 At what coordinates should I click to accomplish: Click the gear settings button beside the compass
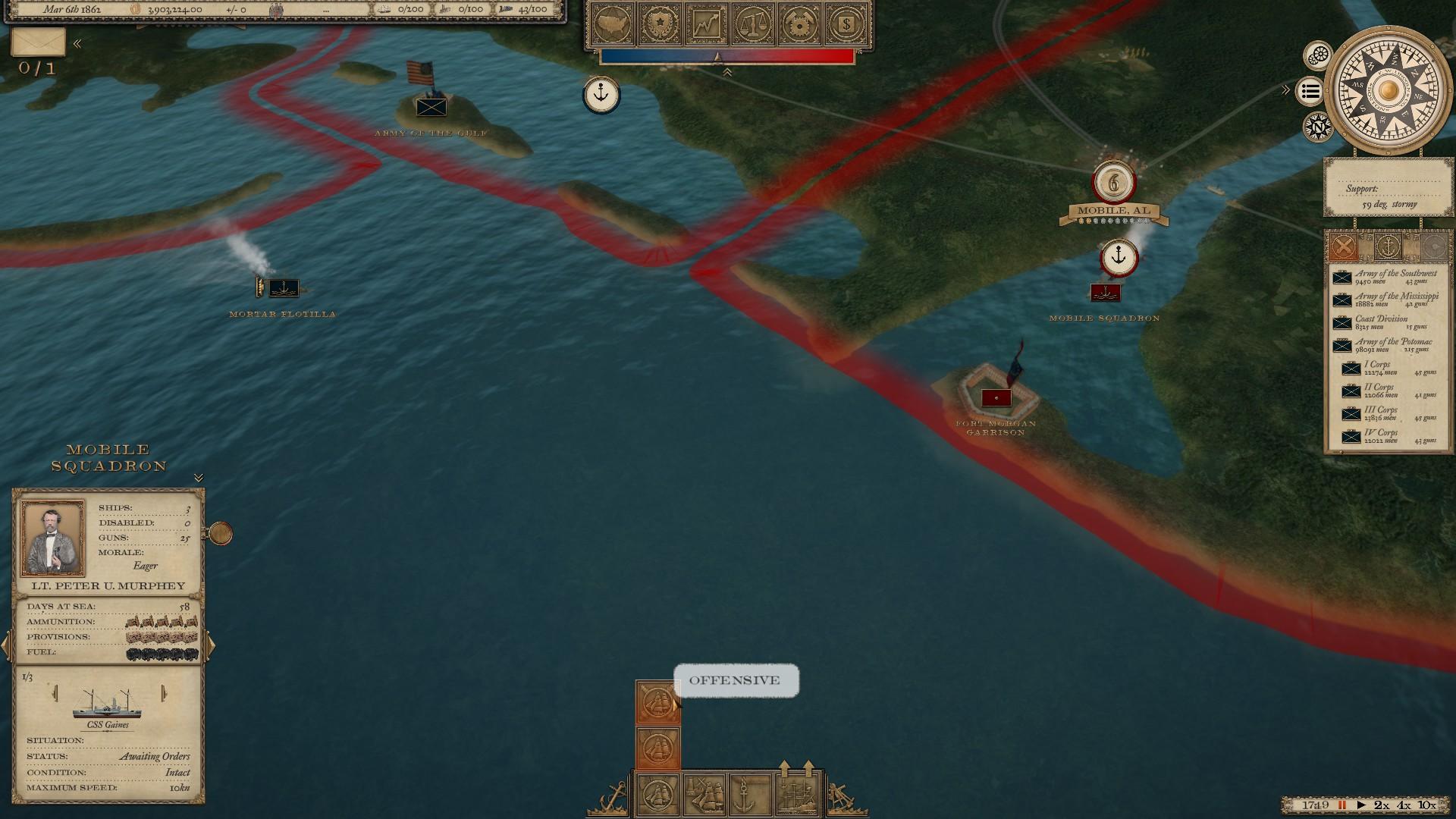pos(1319,55)
